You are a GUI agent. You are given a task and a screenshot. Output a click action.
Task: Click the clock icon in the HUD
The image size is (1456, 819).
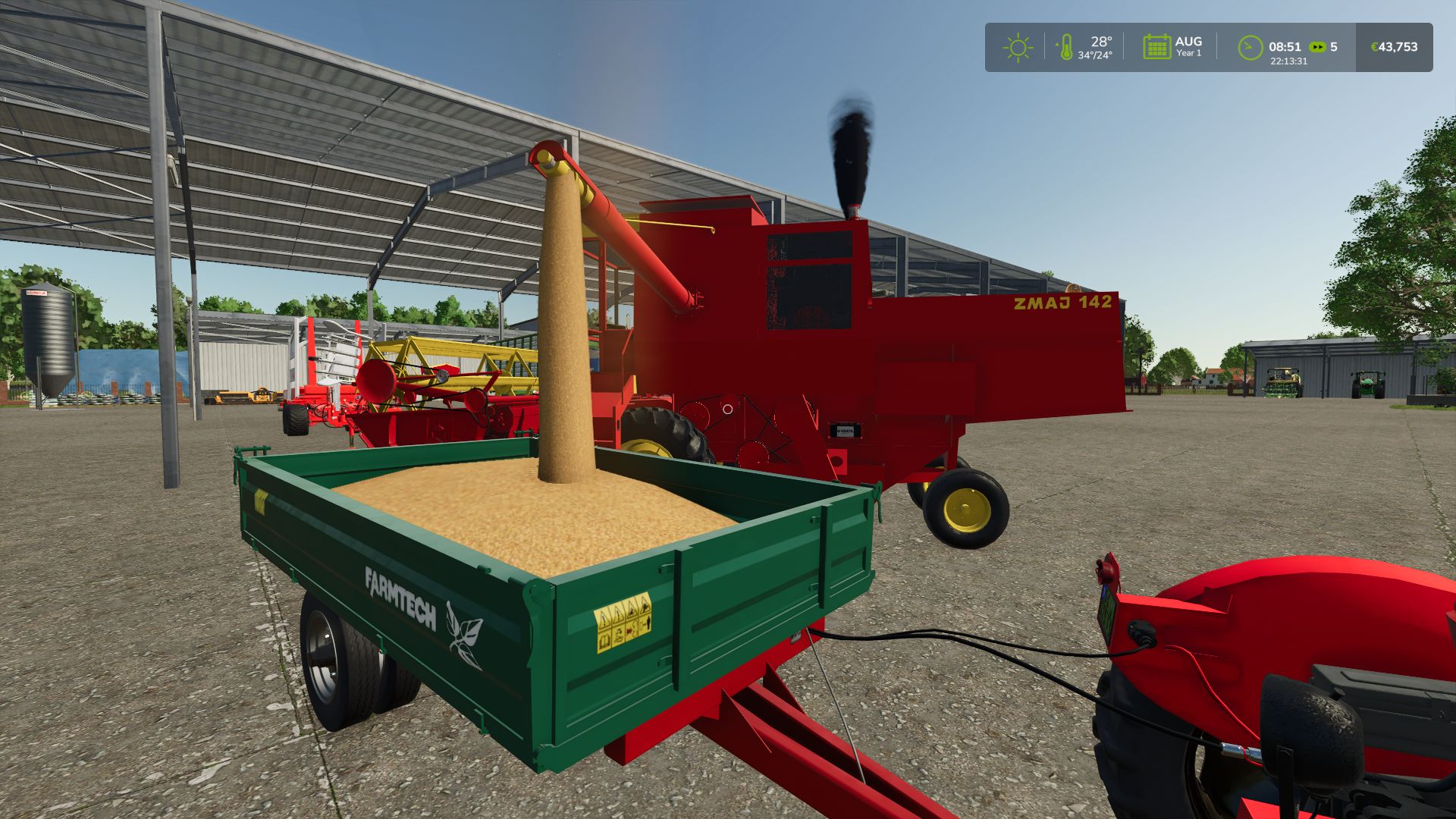1250,47
